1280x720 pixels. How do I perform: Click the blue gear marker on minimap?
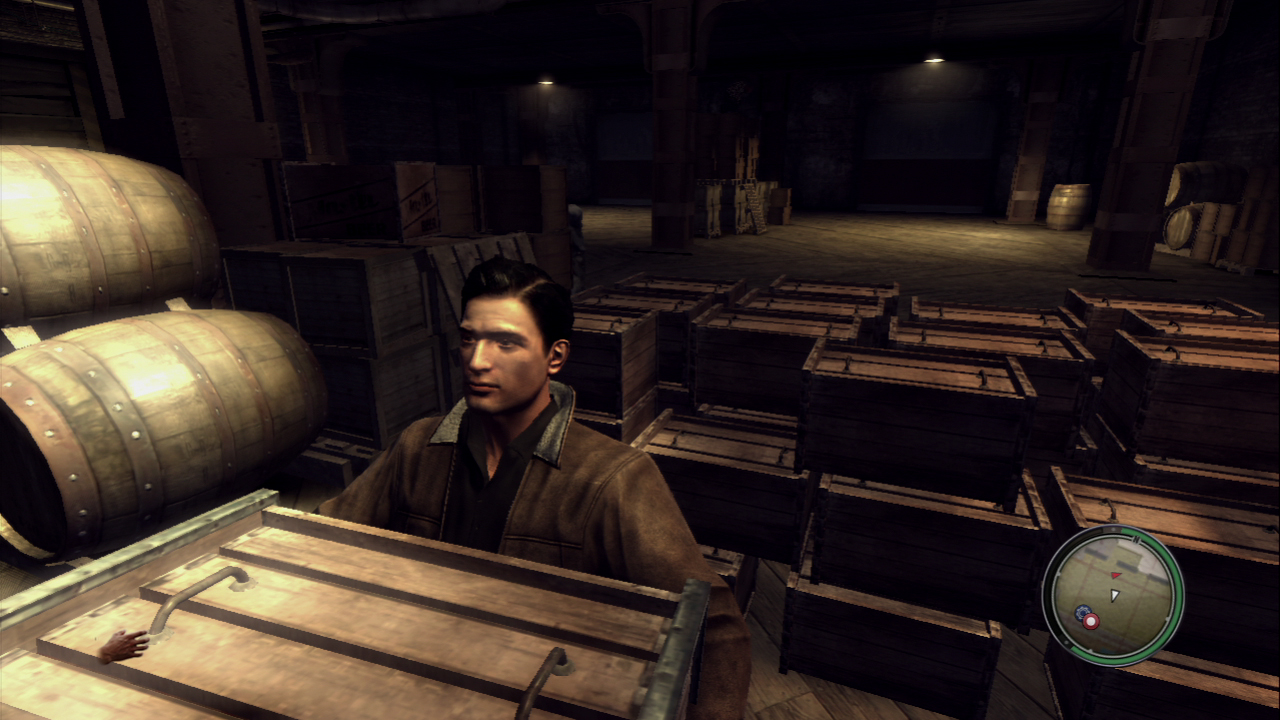click(1081, 613)
